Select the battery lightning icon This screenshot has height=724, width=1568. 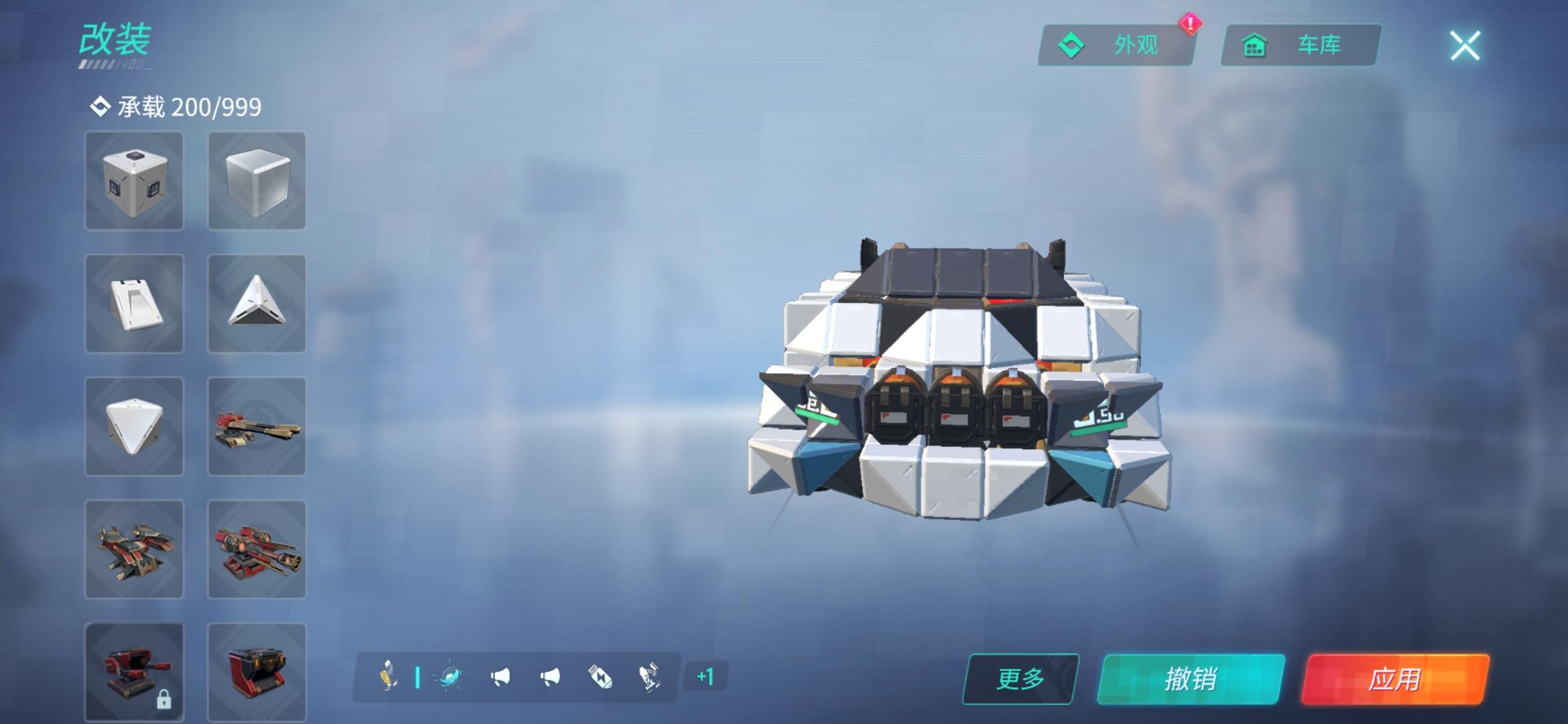click(x=600, y=676)
